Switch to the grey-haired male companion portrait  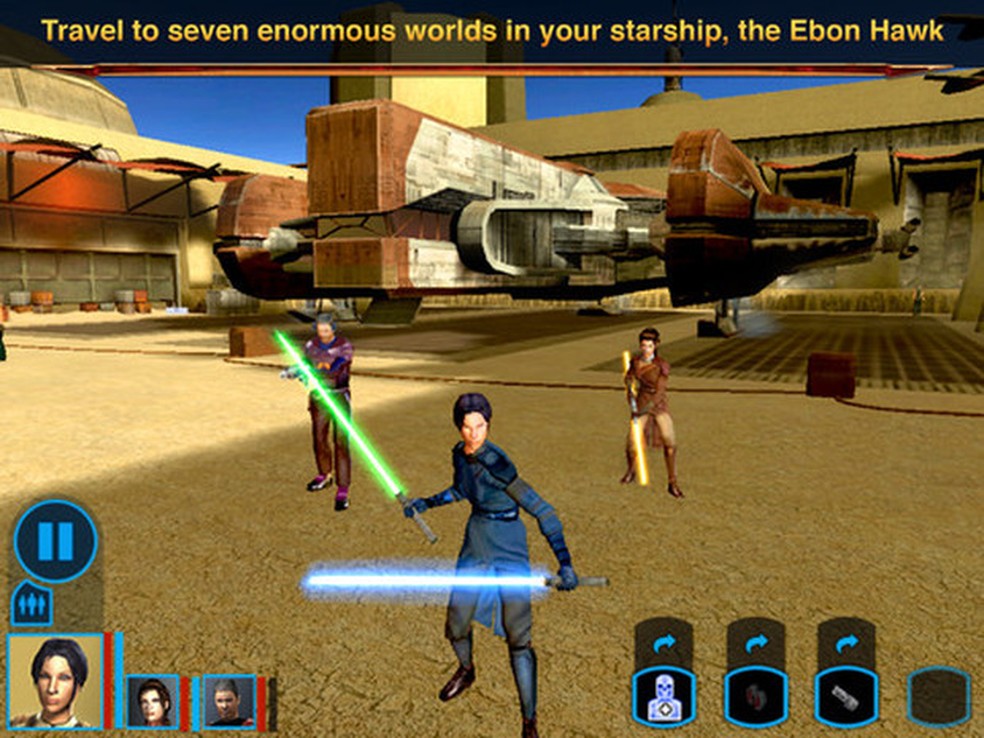point(229,700)
